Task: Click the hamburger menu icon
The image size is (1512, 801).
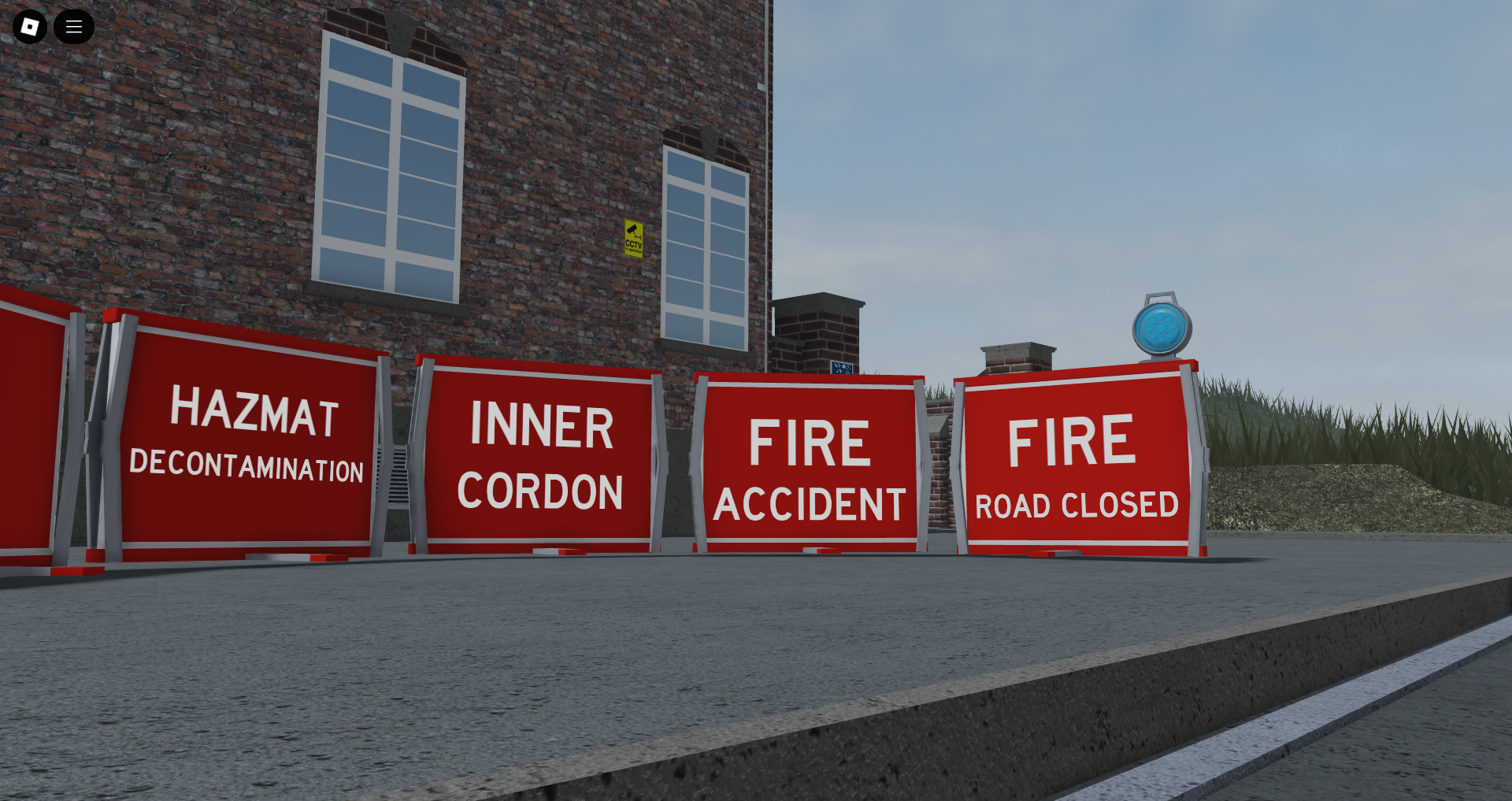Action: pos(74,26)
